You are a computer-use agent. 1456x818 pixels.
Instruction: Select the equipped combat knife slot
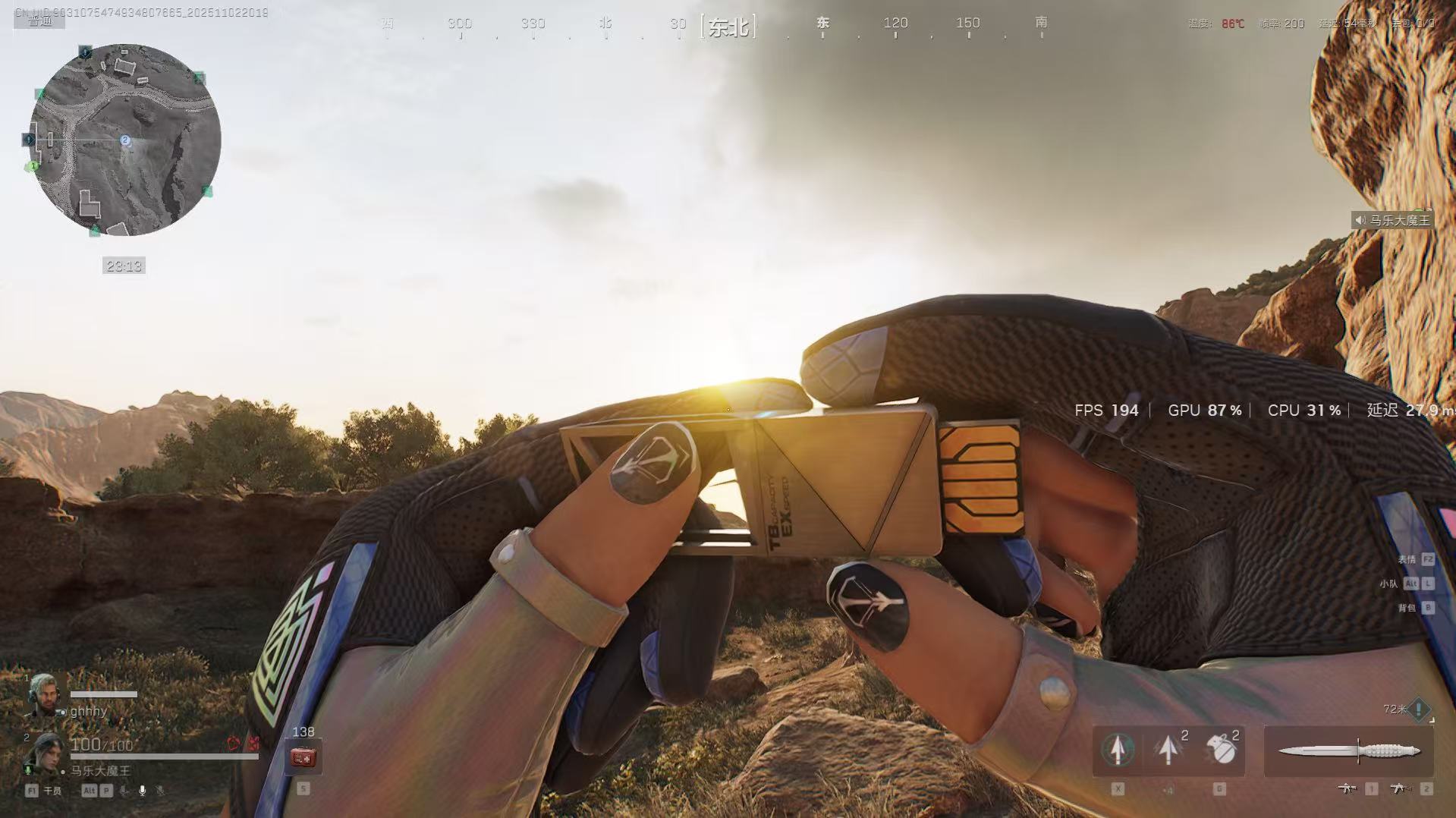click(x=1348, y=751)
